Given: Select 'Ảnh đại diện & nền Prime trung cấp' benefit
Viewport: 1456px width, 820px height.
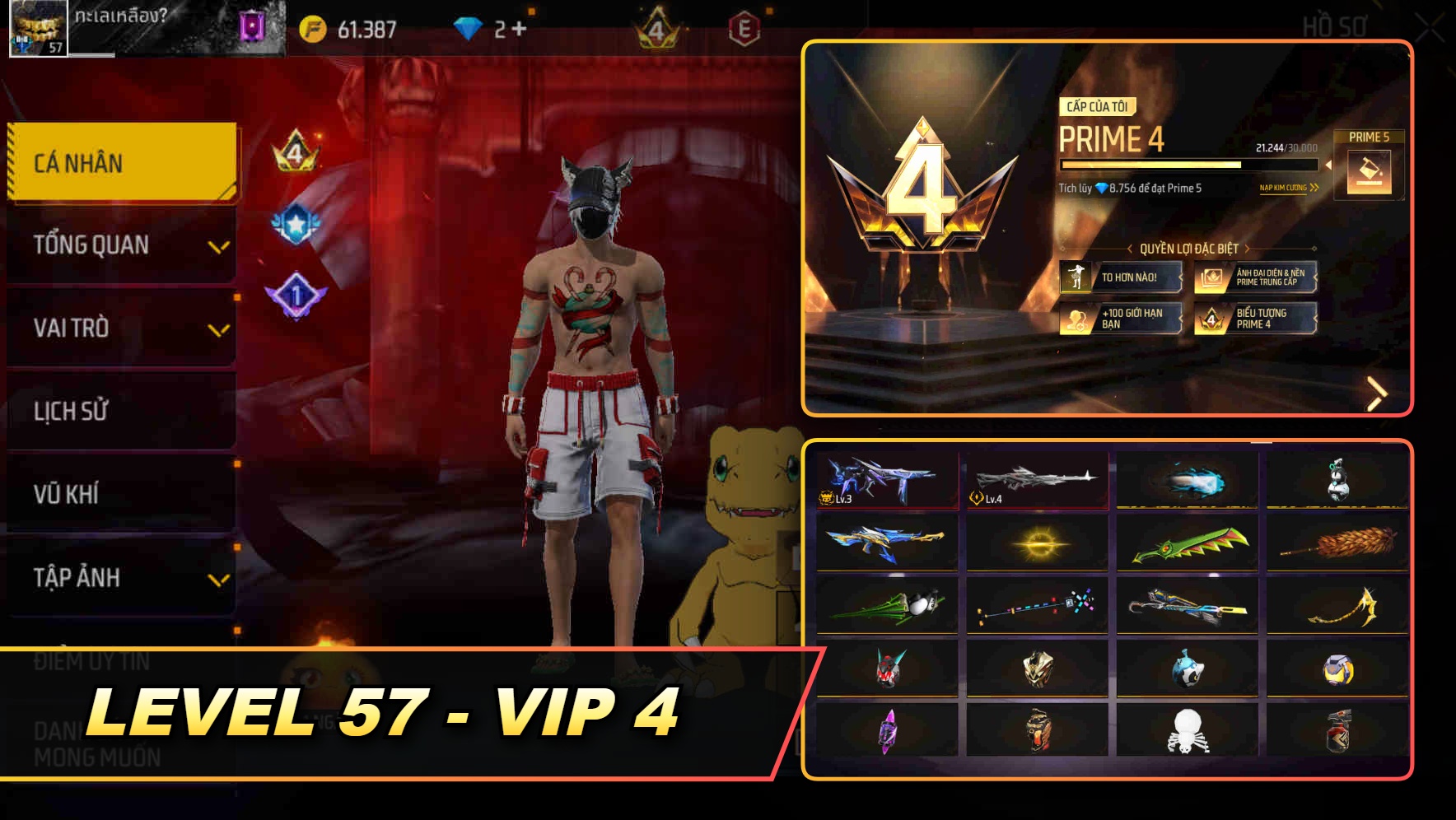Looking at the screenshot, I should [x=1256, y=278].
